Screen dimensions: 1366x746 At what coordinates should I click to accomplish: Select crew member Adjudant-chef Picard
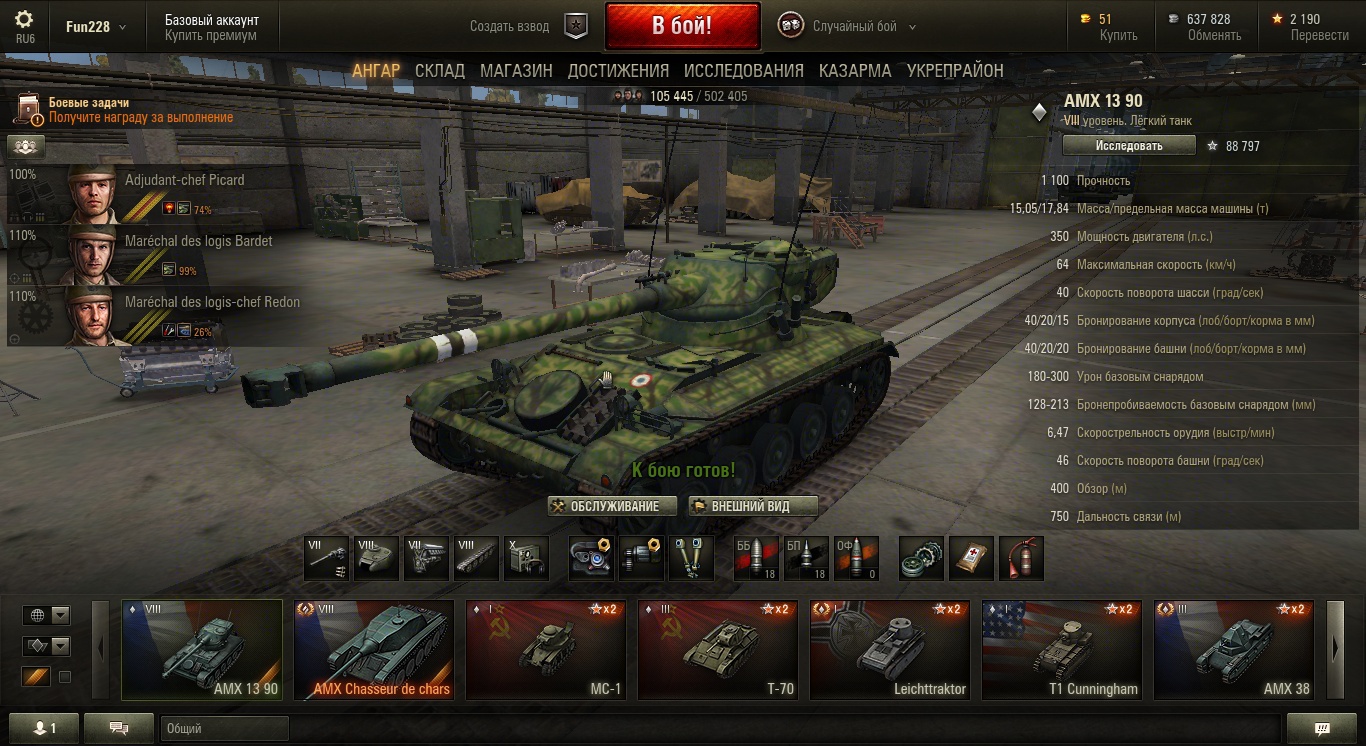(x=150, y=194)
